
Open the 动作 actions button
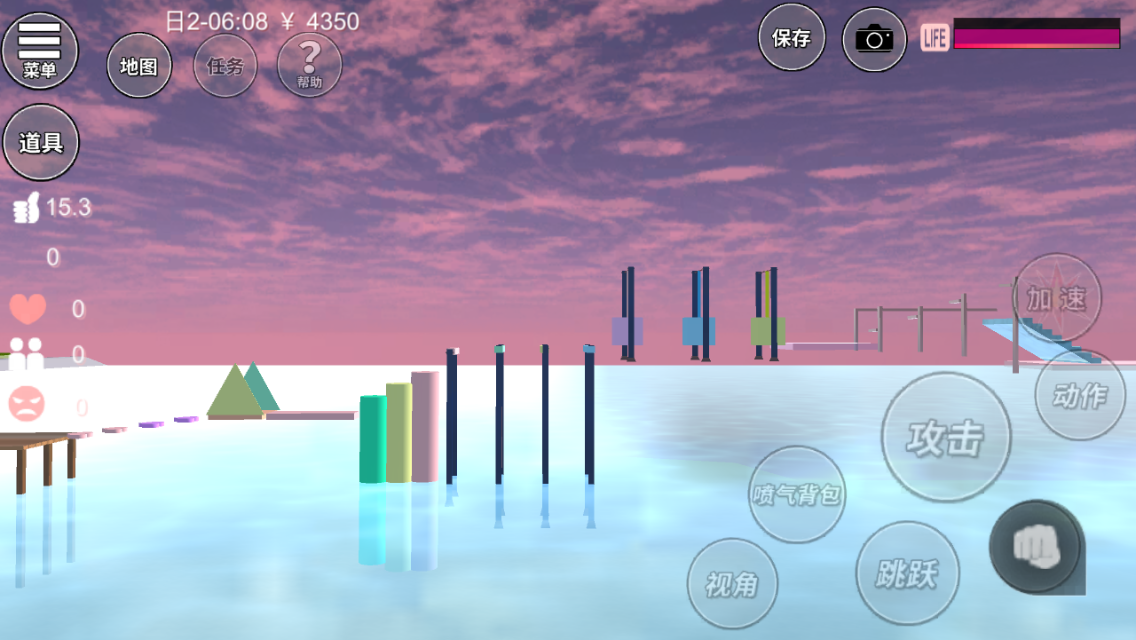1080,395
